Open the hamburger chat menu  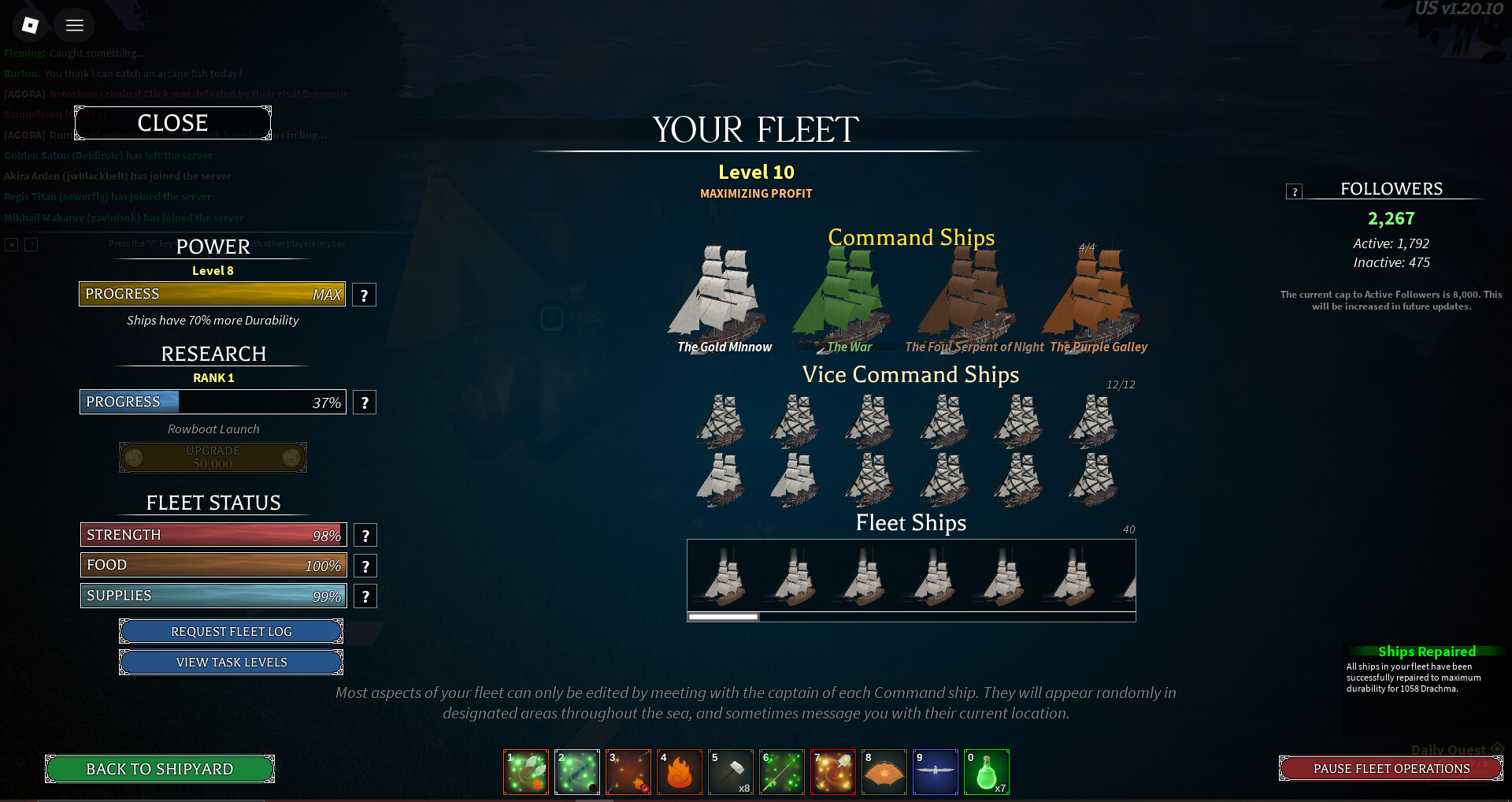pyautogui.click(x=75, y=25)
